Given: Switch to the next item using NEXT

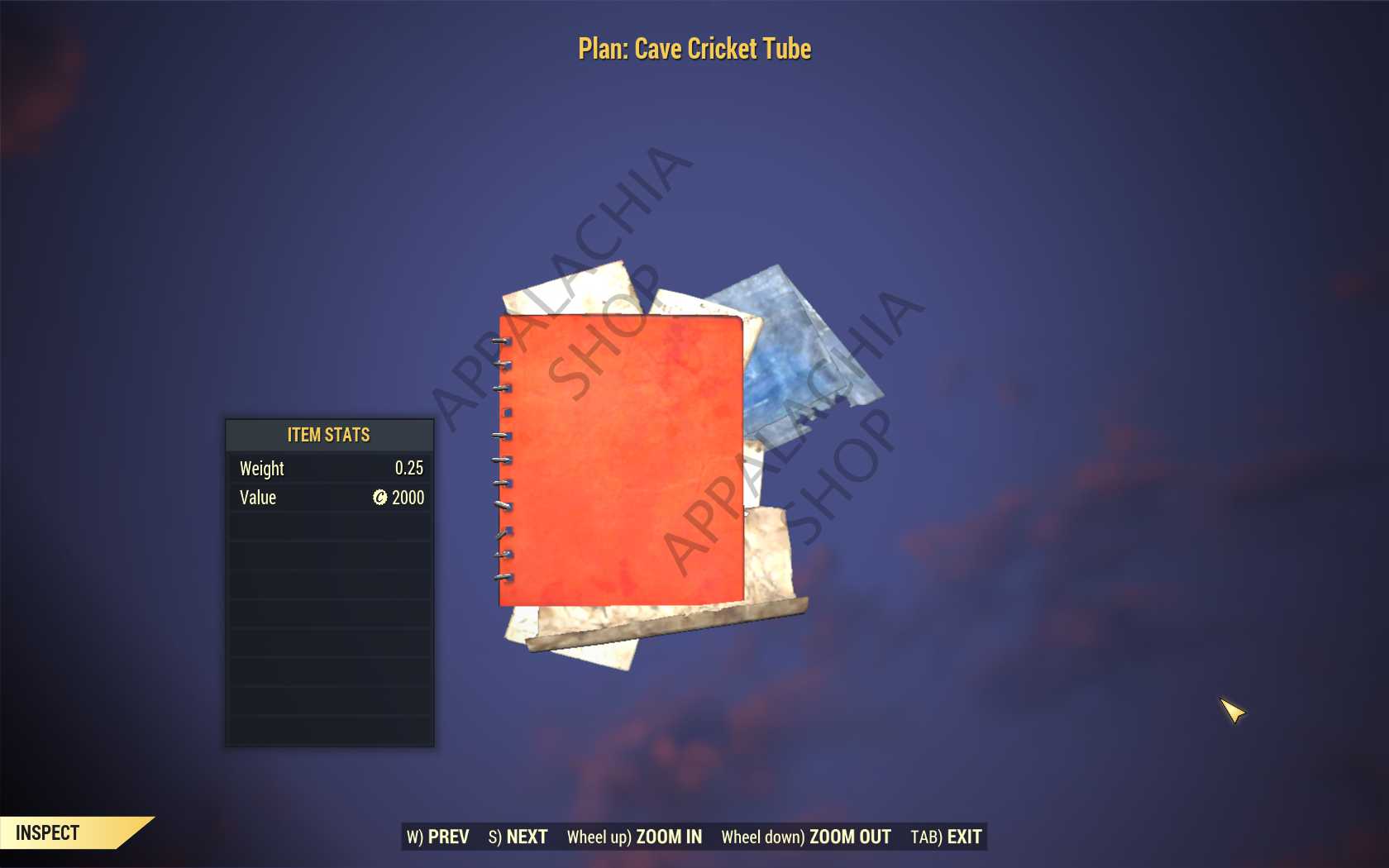Looking at the screenshot, I should click(518, 837).
